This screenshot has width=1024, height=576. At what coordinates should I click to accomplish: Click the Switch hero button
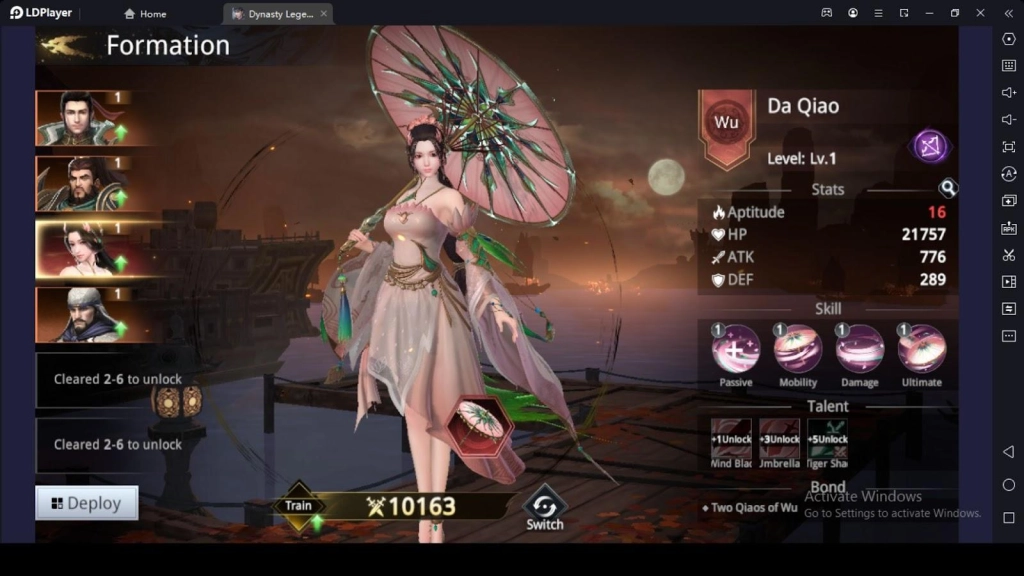tap(544, 508)
